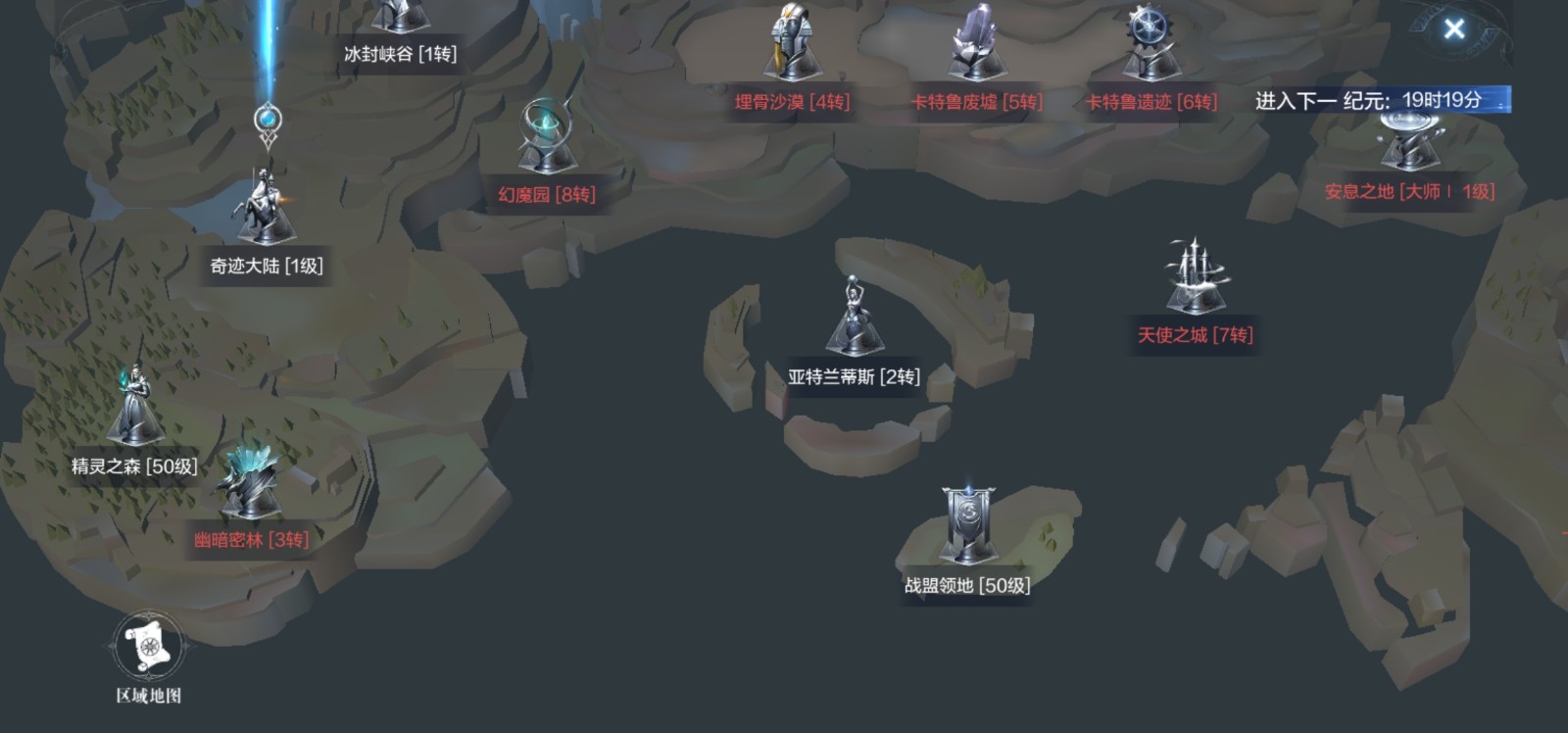Viewport: 1568px width, 733px height.
Task: Select 卡特鲁遗迹 [6转] map marker
Action: tap(1151, 47)
